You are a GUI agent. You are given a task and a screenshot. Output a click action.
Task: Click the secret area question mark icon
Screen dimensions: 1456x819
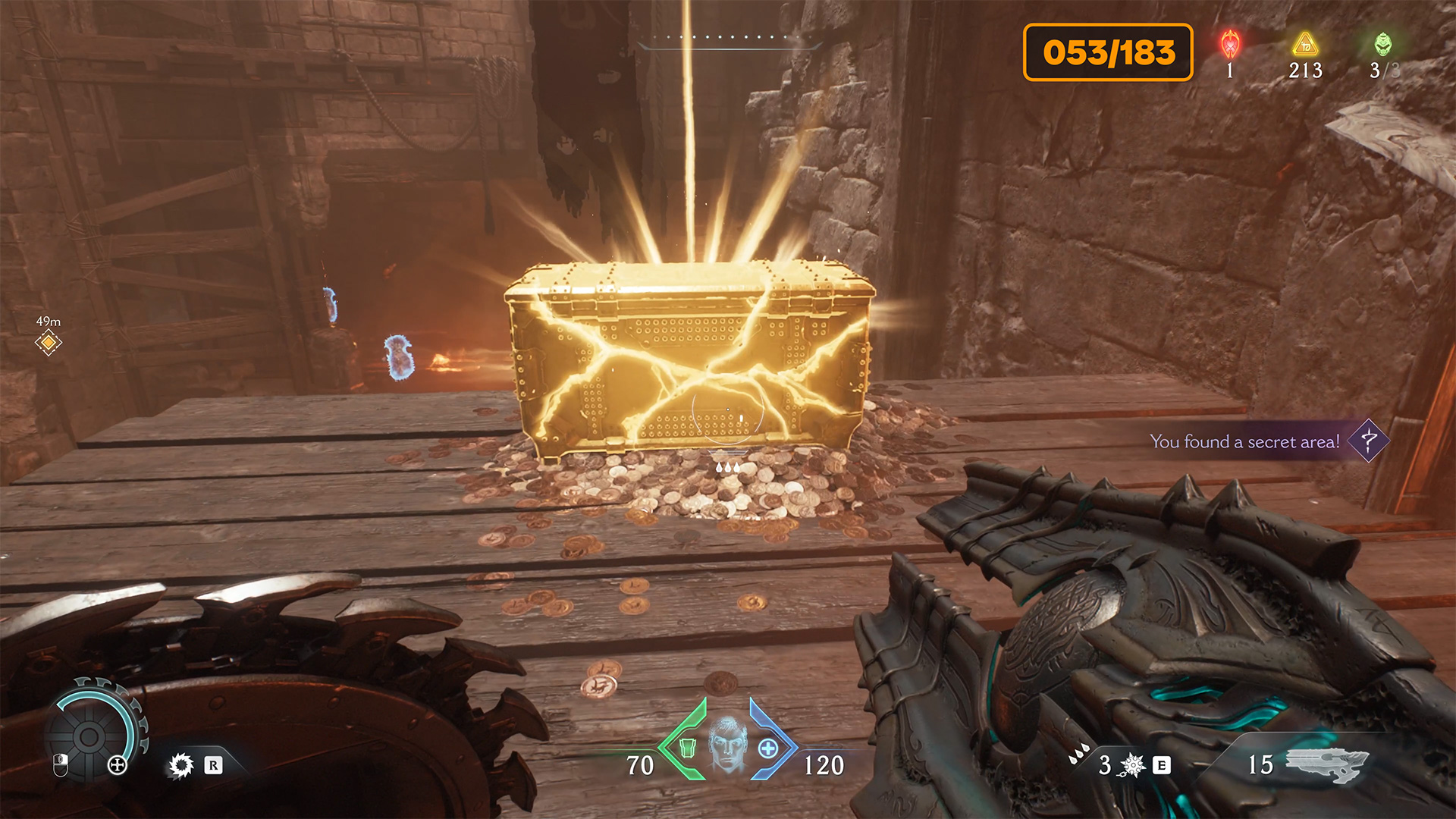coord(1369,441)
